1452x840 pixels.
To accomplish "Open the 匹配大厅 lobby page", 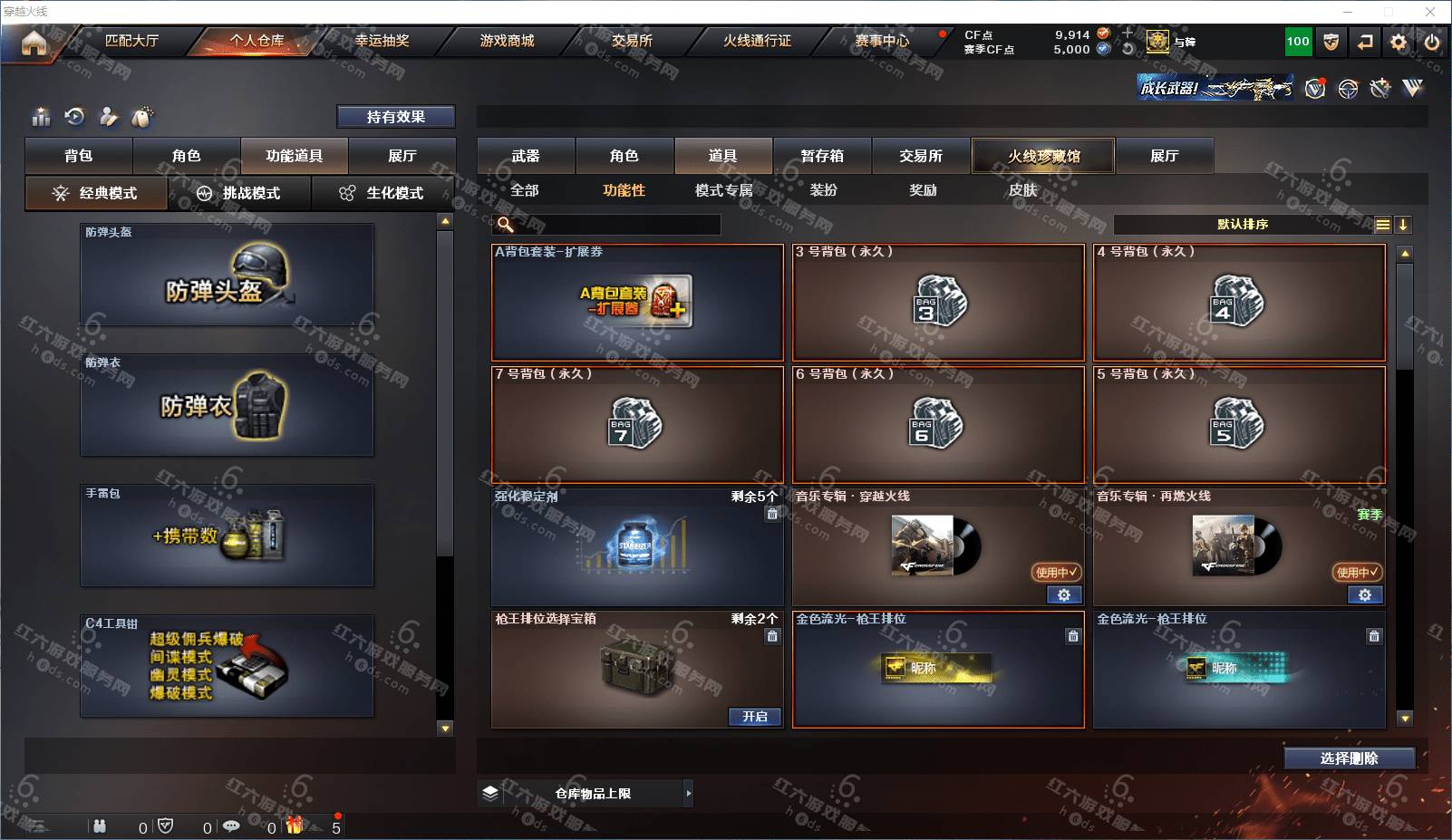I will pos(131,41).
